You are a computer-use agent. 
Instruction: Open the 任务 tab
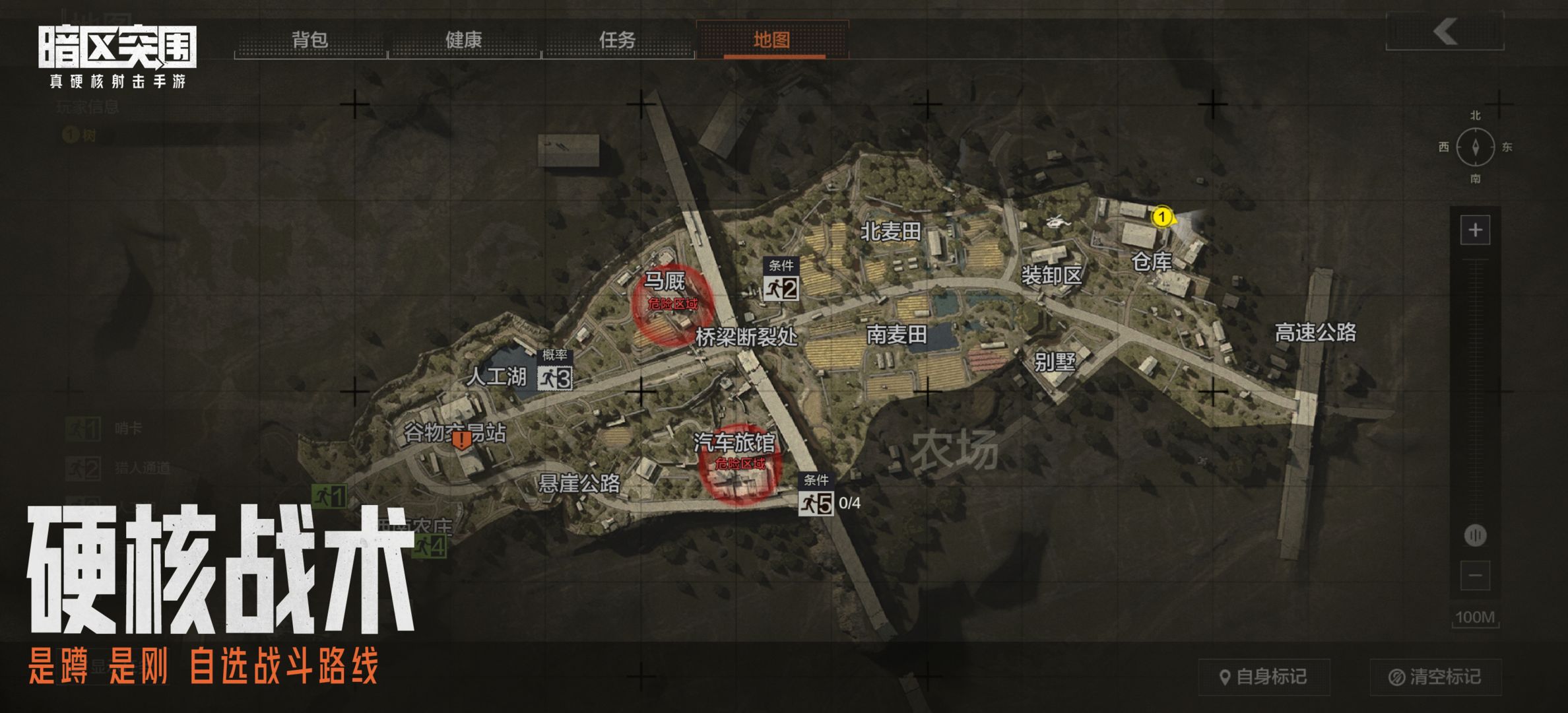[x=617, y=42]
